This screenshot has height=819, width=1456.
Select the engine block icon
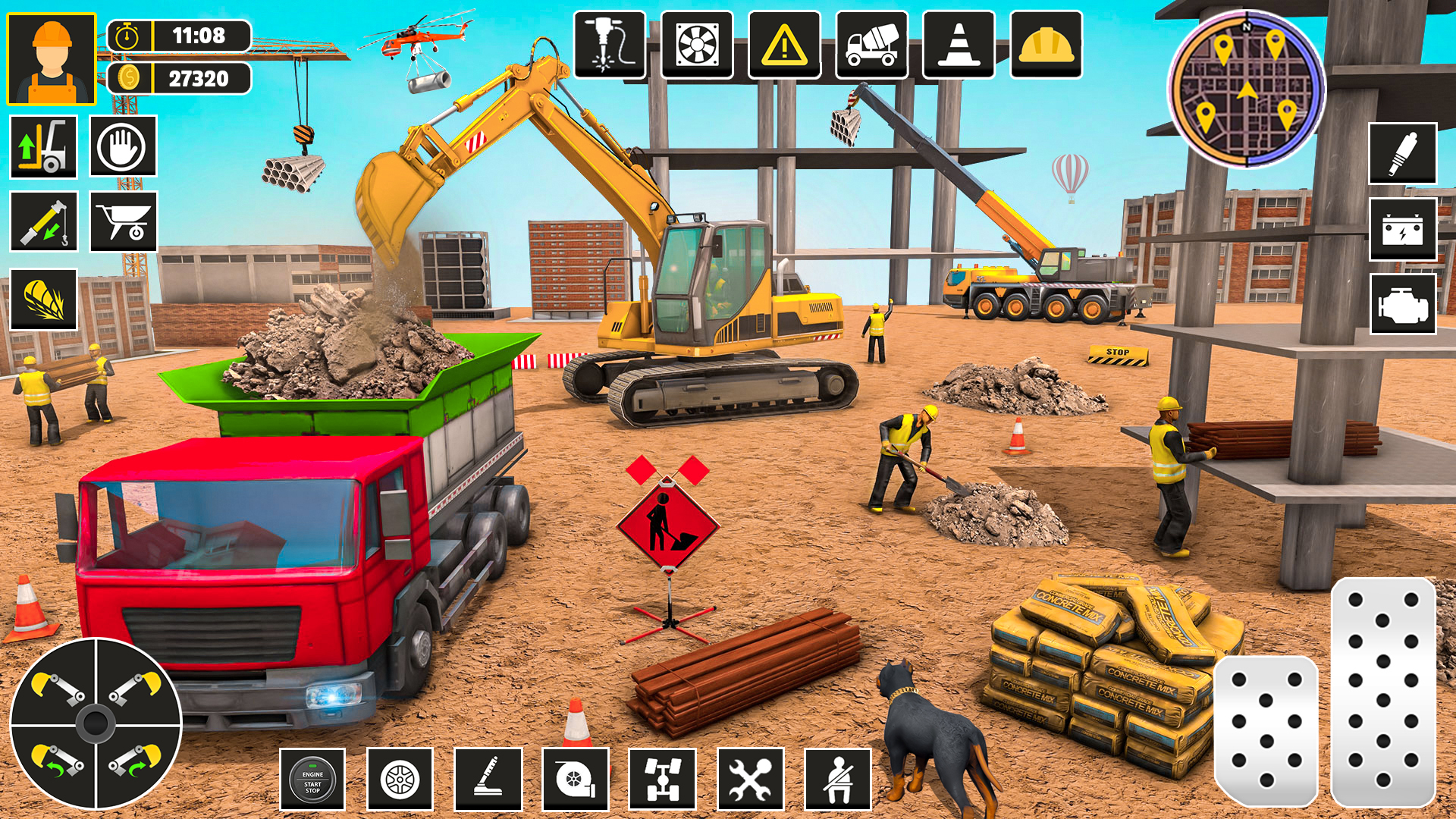tap(1402, 305)
